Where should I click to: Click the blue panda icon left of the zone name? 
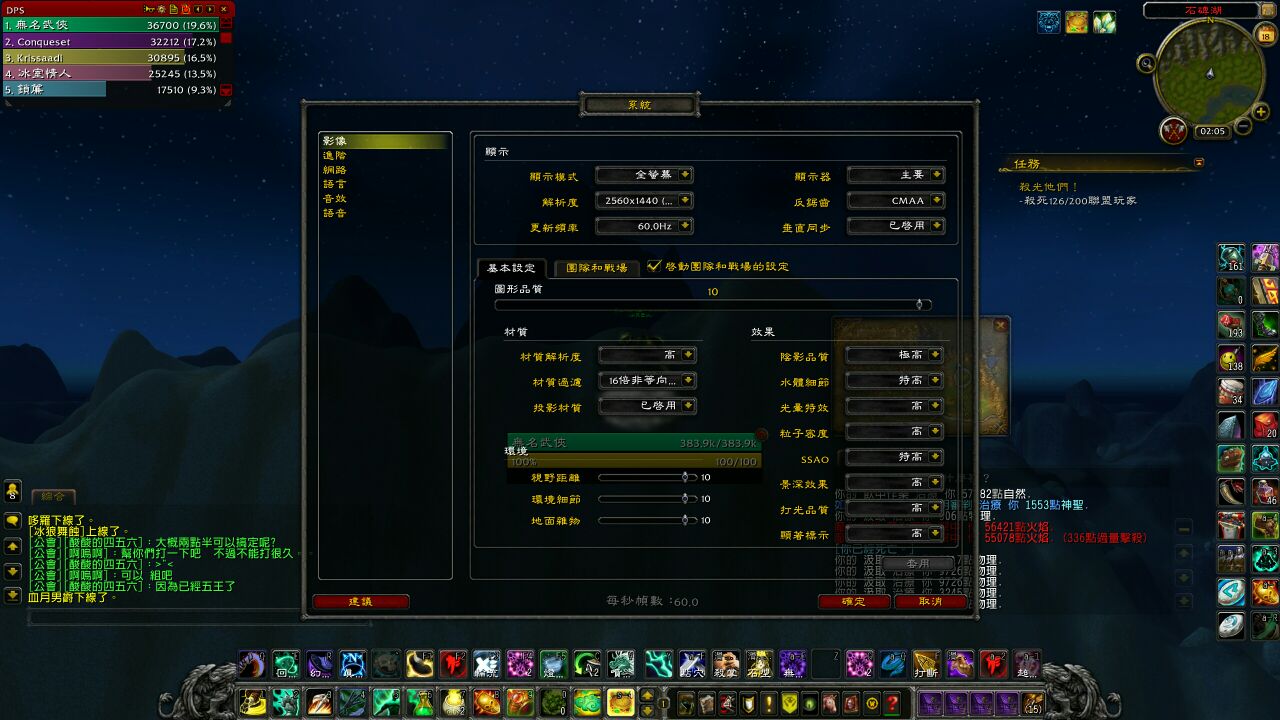click(x=1048, y=21)
